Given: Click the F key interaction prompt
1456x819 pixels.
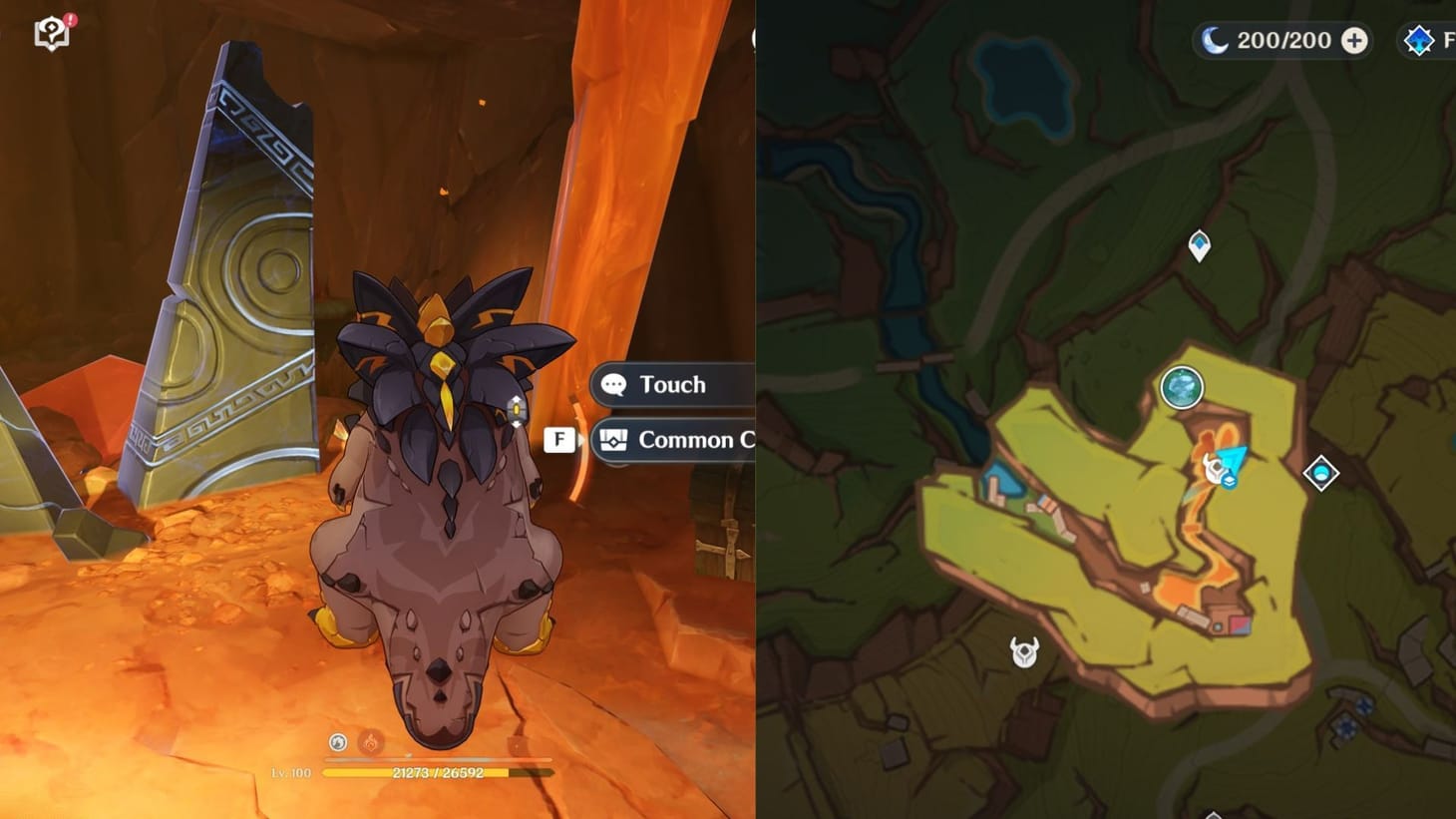Looking at the screenshot, I should tap(559, 439).
